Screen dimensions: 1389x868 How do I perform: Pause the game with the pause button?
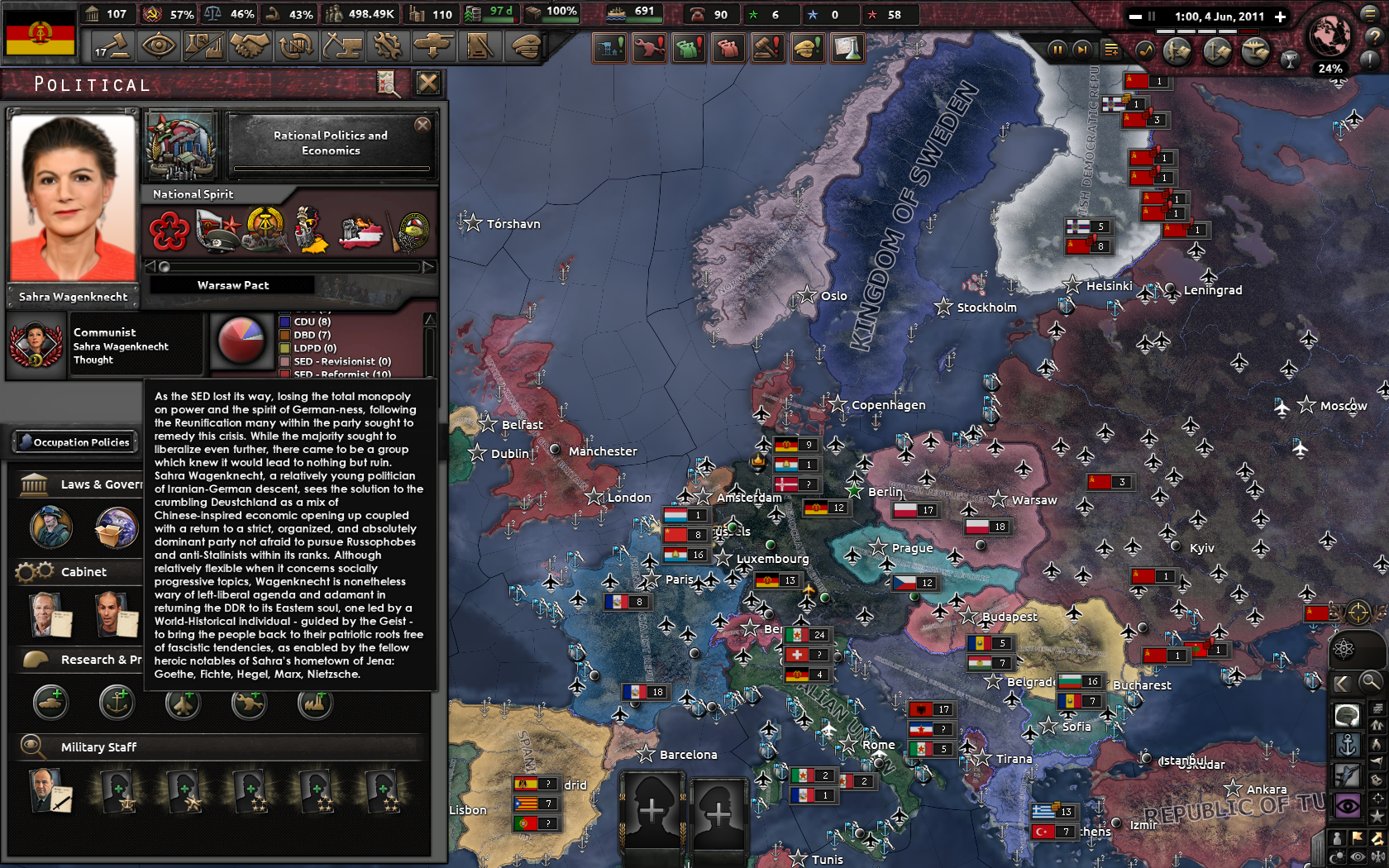(x=1057, y=50)
